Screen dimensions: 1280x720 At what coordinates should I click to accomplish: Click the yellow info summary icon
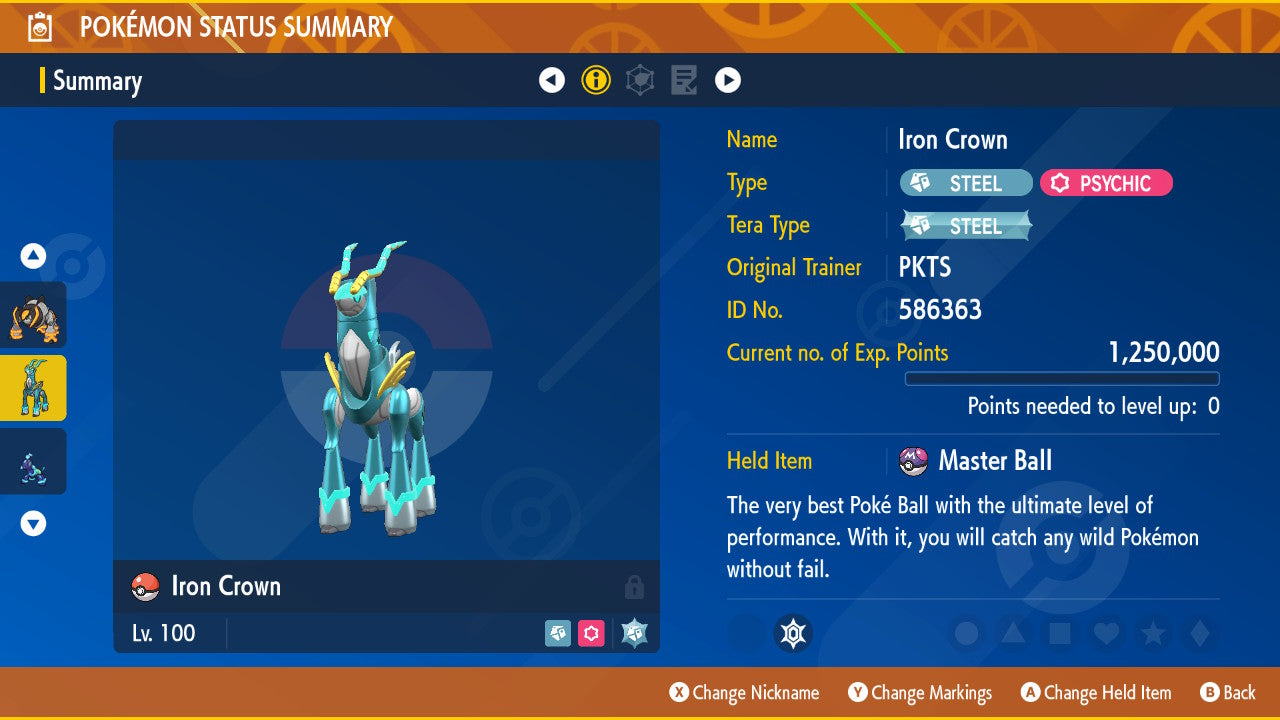pos(596,80)
